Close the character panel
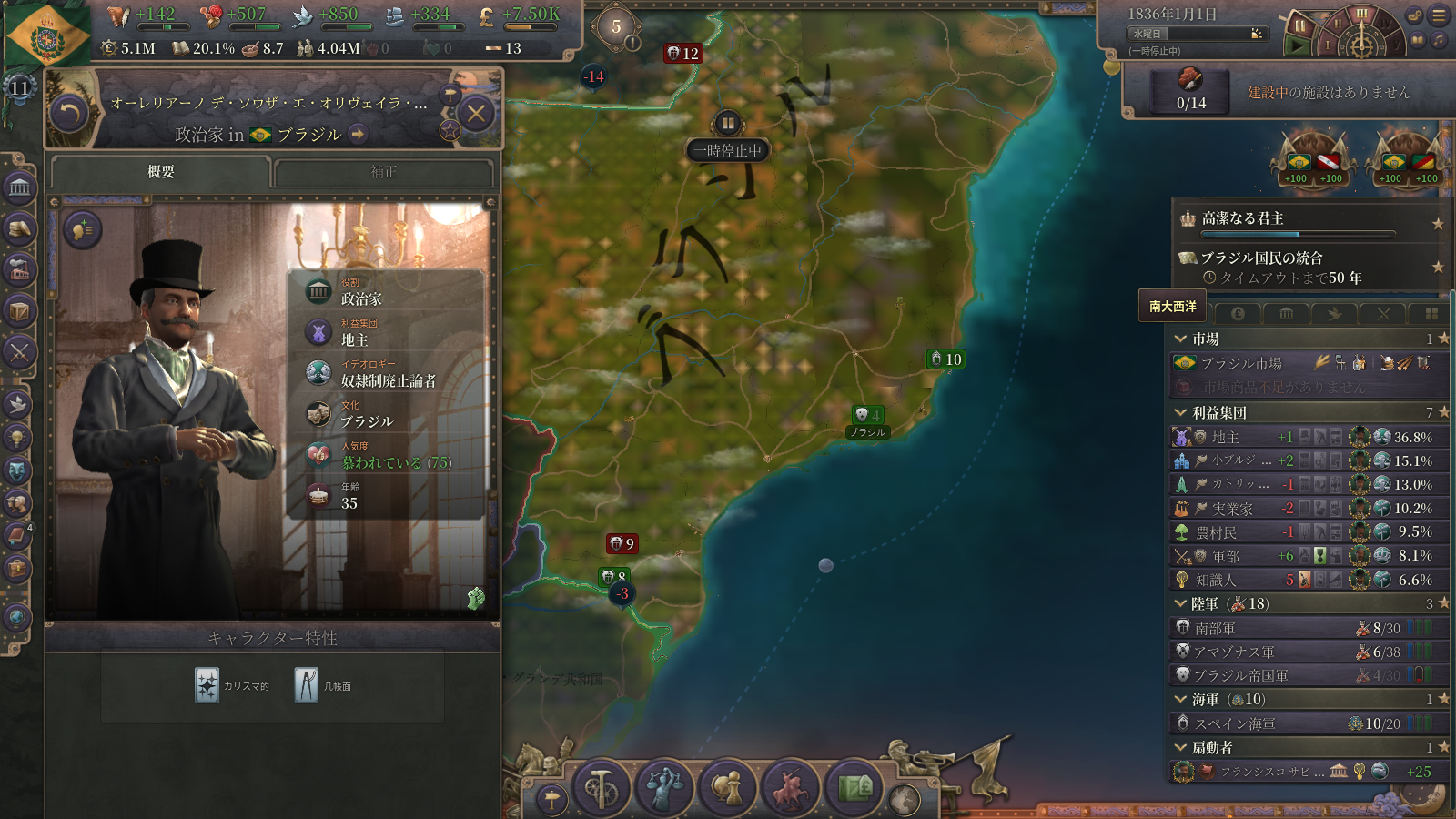 pyautogui.click(x=476, y=114)
